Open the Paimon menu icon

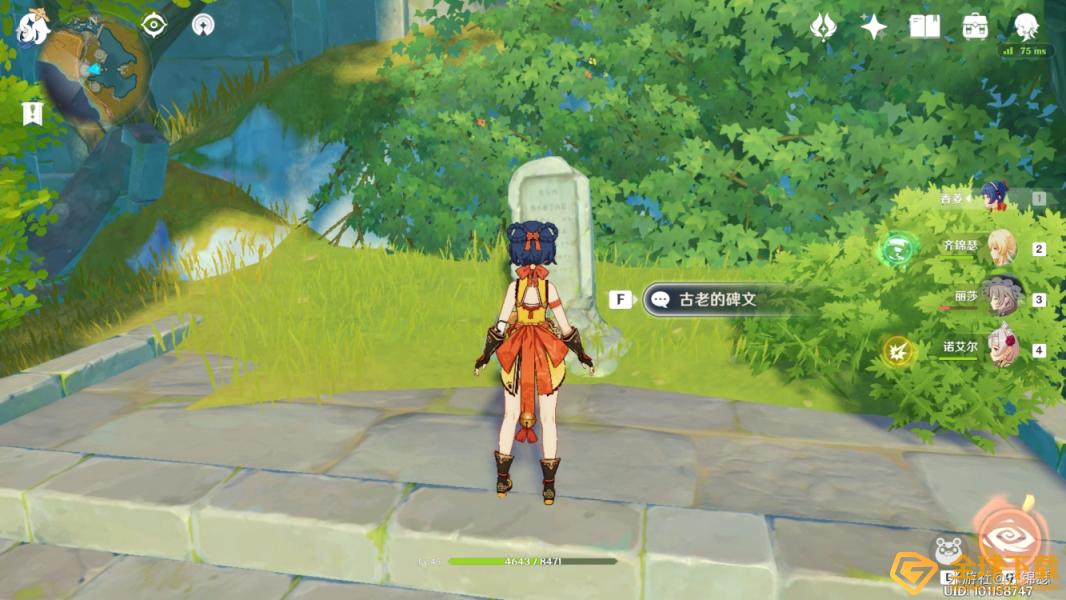click(33, 27)
